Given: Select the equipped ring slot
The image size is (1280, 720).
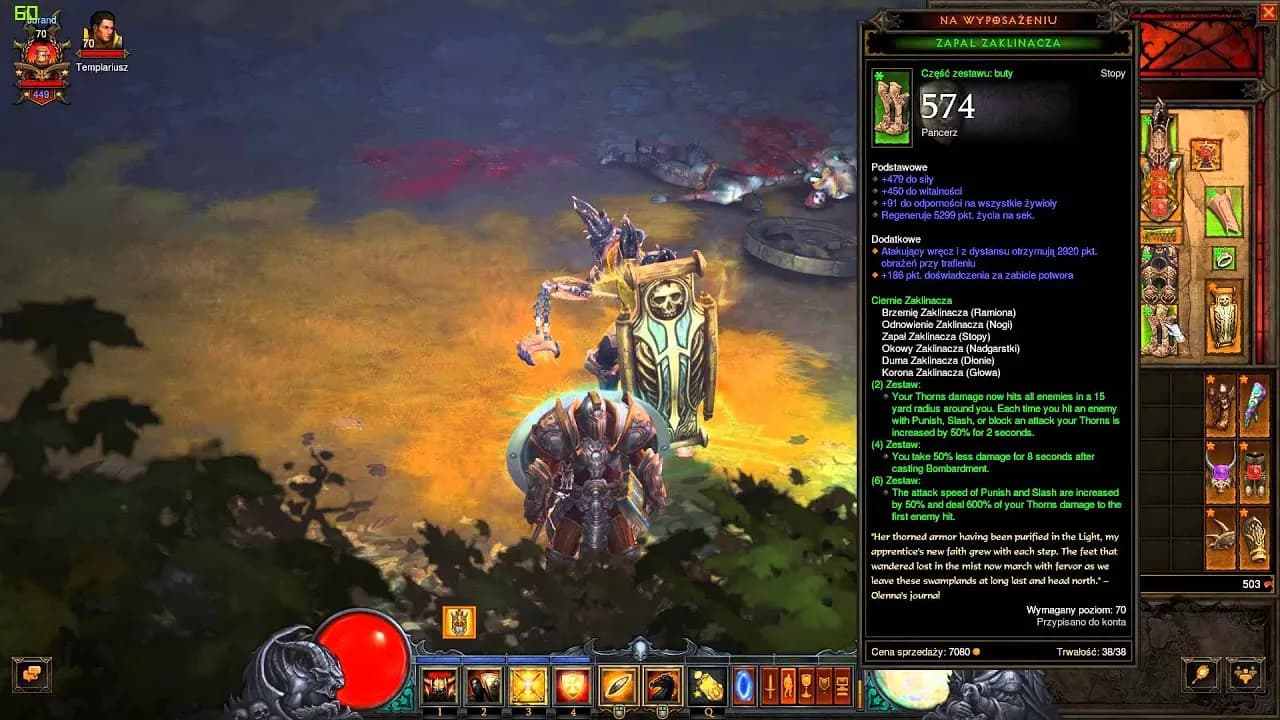Looking at the screenshot, I should click(1224, 259).
